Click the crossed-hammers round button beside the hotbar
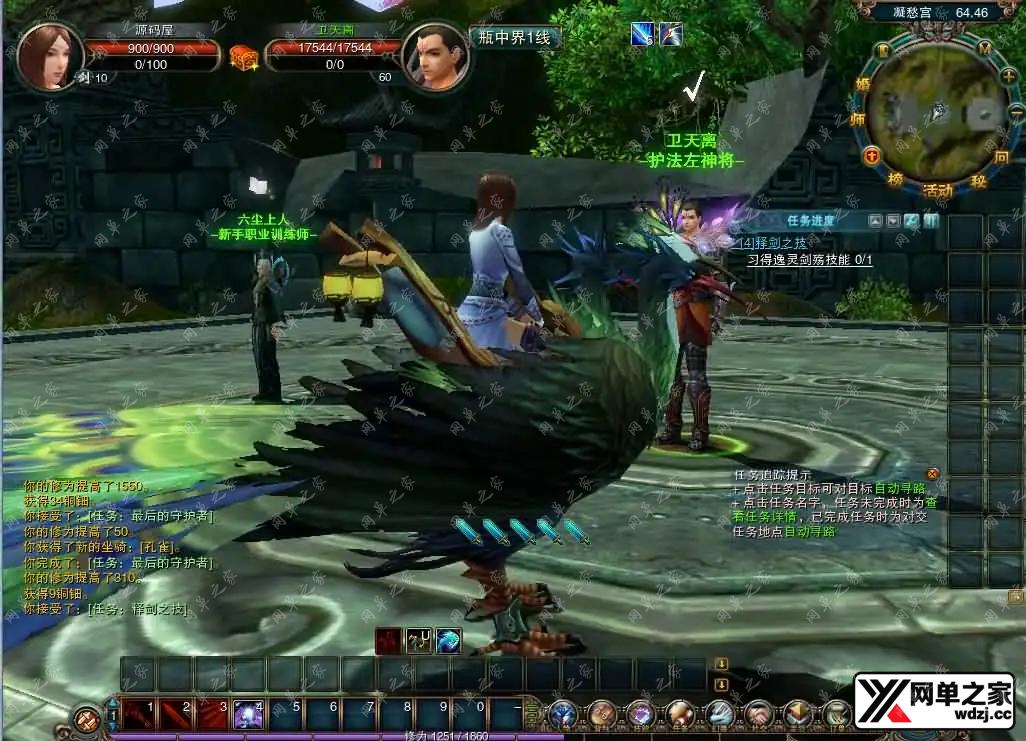Image resolution: width=1026 pixels, height=741 pixels. 87,719
